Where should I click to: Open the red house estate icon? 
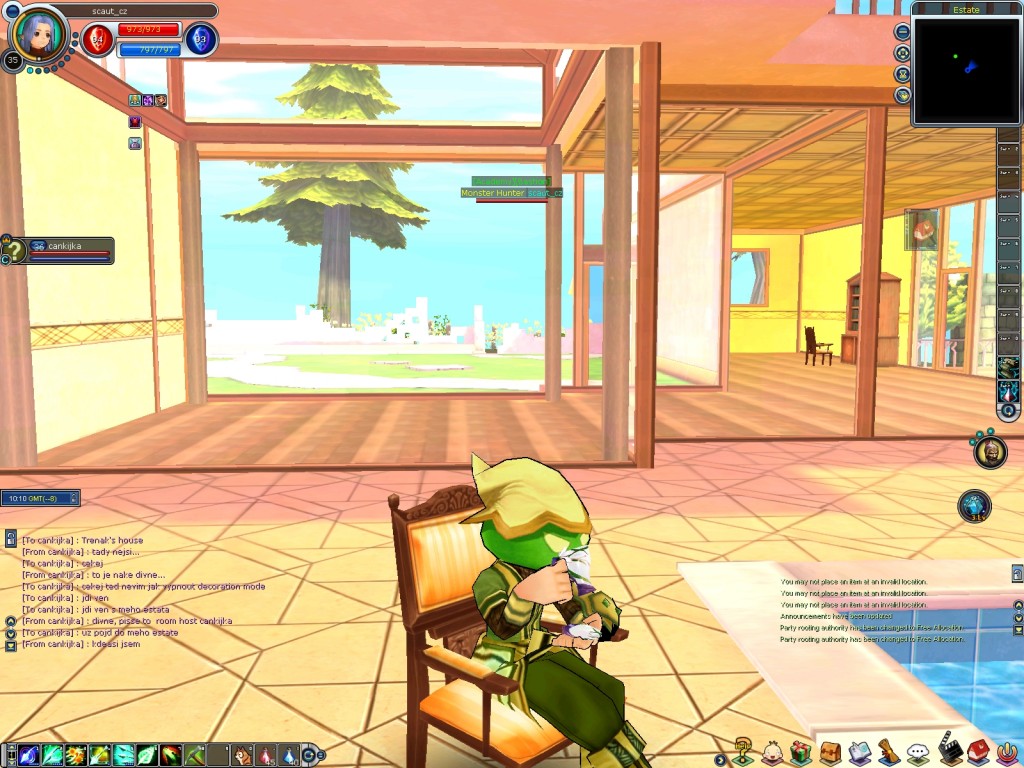click(978, 751)
